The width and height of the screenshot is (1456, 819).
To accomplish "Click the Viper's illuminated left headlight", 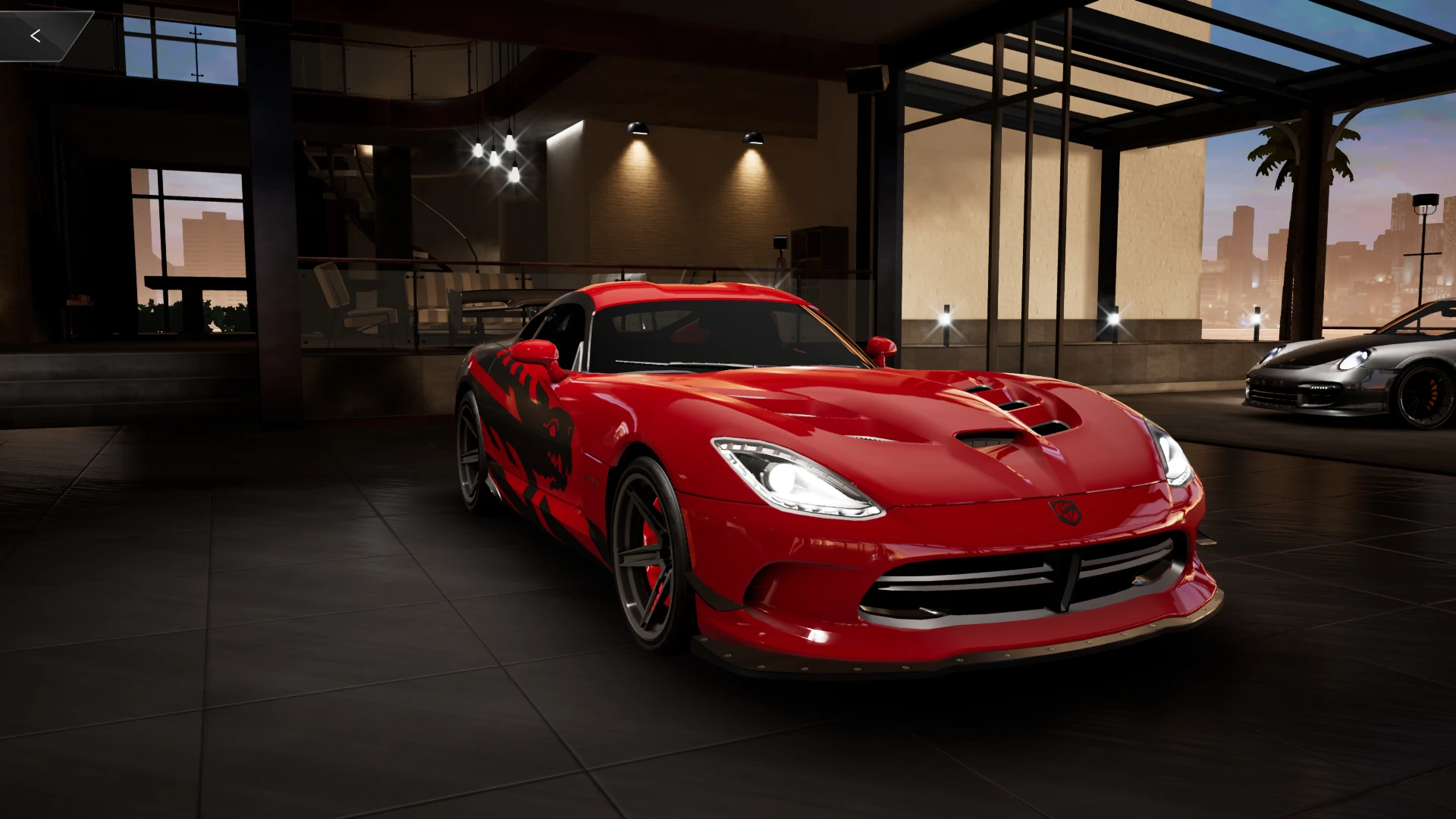I will [x=789, y=478].
